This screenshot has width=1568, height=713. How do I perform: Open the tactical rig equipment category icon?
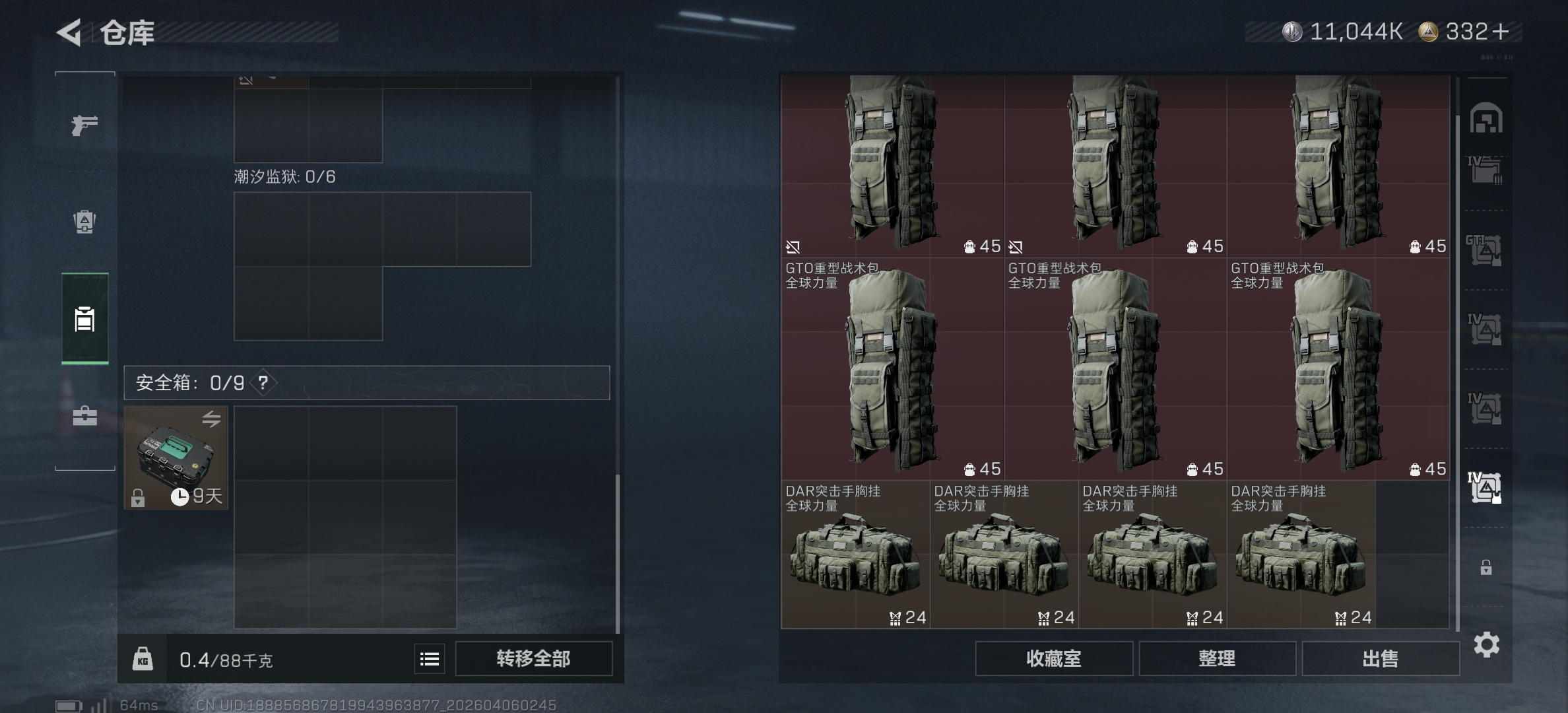pyautogui.click(x=84, y=223)
